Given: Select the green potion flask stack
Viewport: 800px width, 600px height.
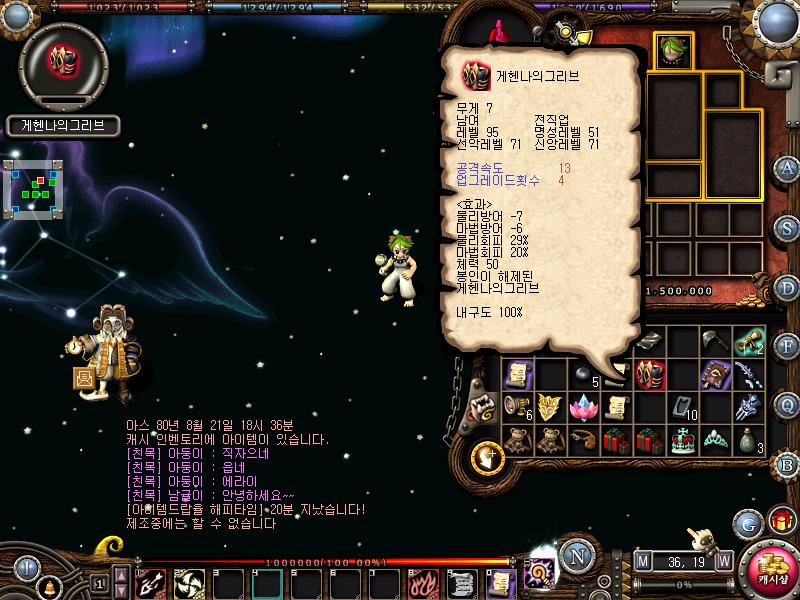Looking at the screenshot, I should (x=749, y=439).
